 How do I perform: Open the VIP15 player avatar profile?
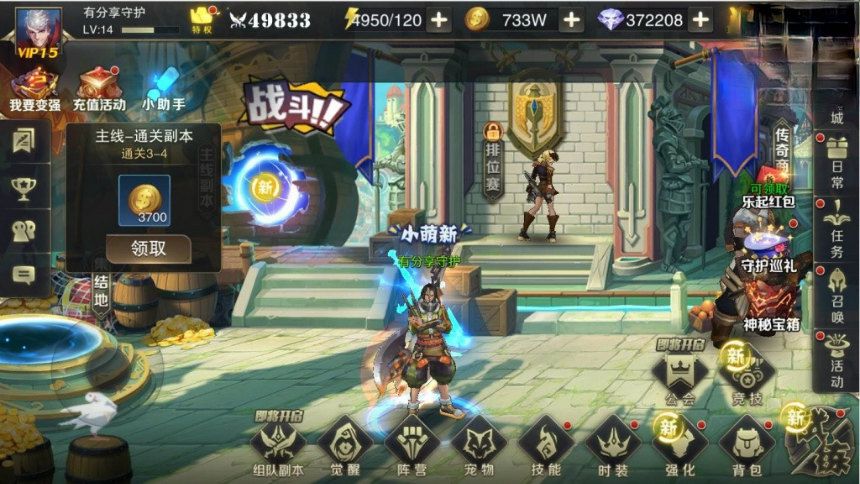38,31
